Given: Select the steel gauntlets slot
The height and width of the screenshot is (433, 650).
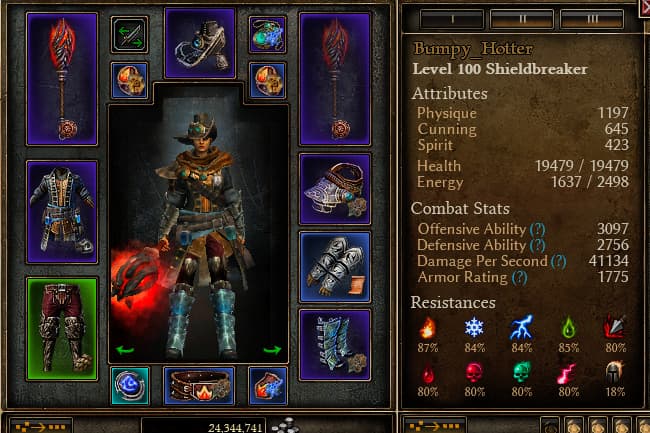Looking at the screenshot, I should tap(334, 267).
